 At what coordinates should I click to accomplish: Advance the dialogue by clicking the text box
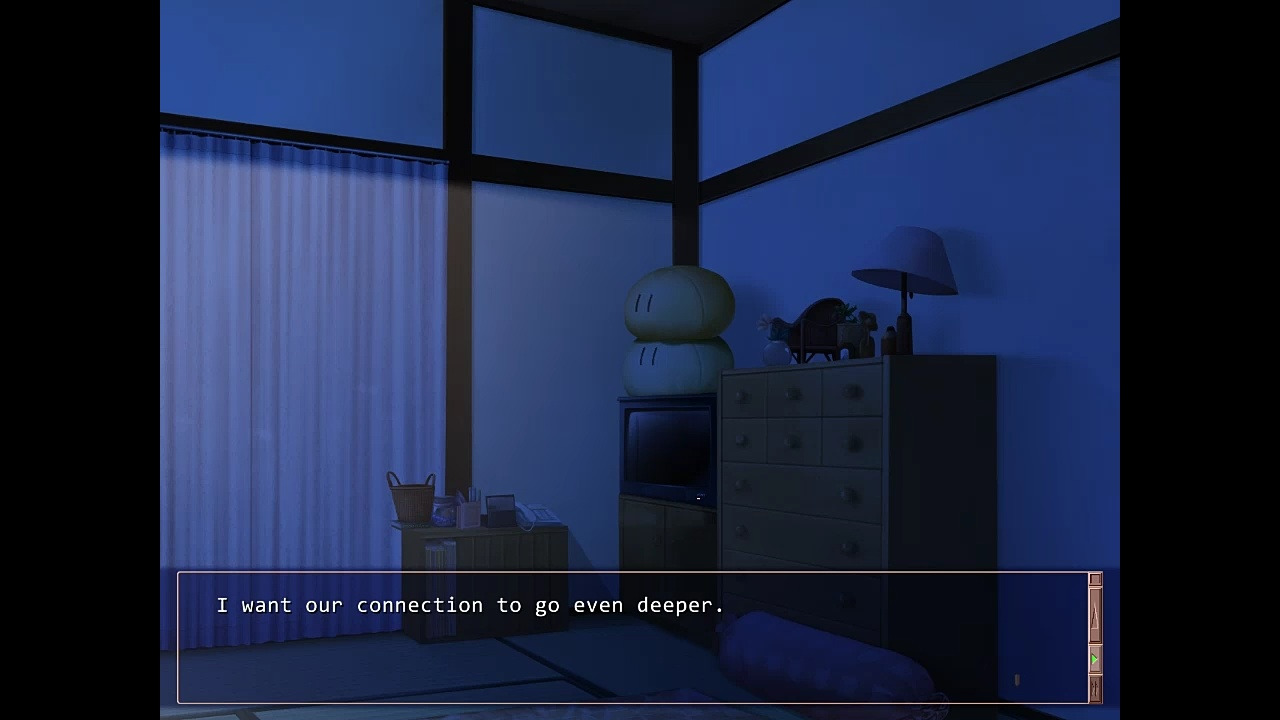point(632,638)
